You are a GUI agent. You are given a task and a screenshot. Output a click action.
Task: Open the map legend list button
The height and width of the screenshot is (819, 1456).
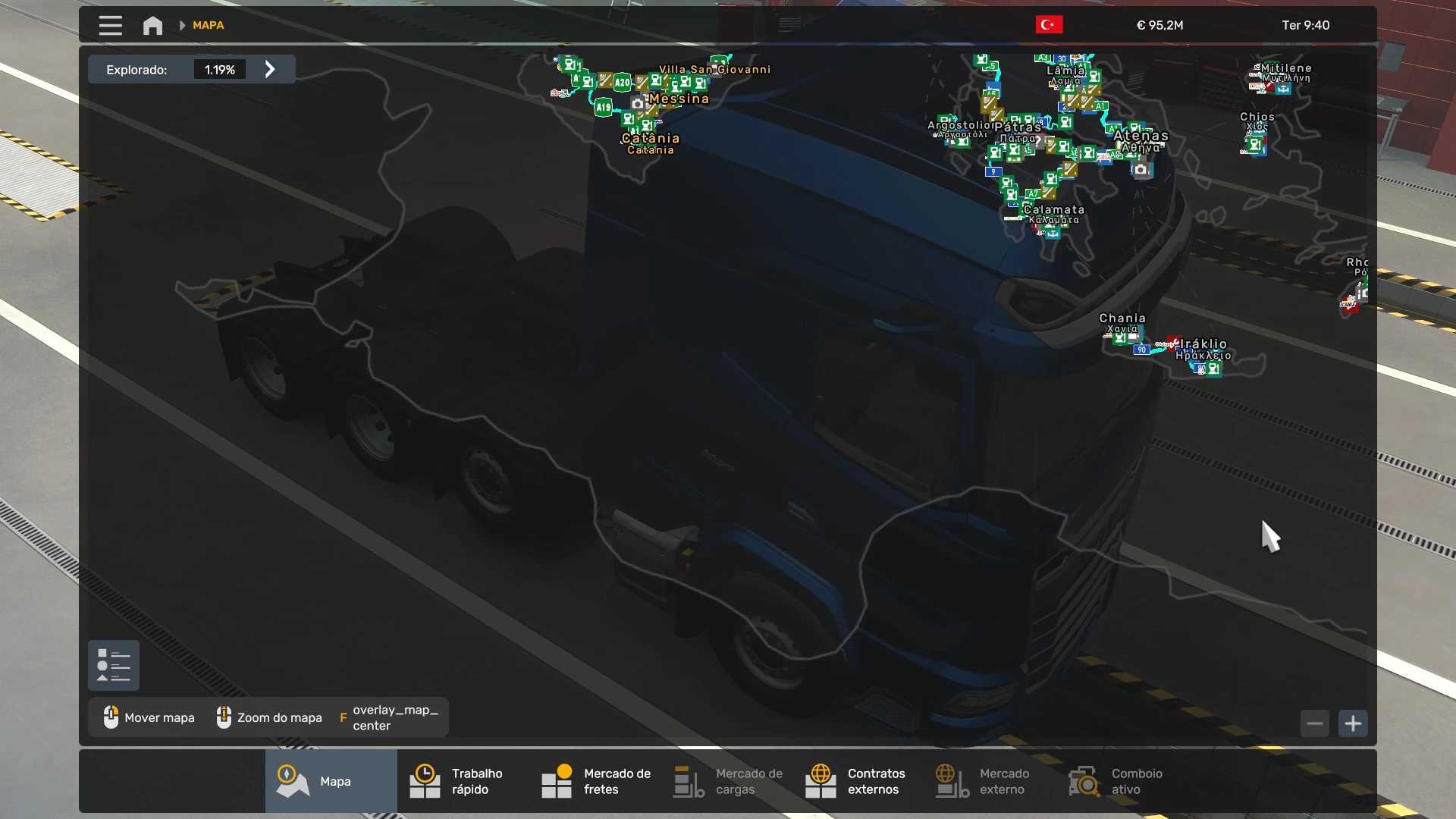114,666
